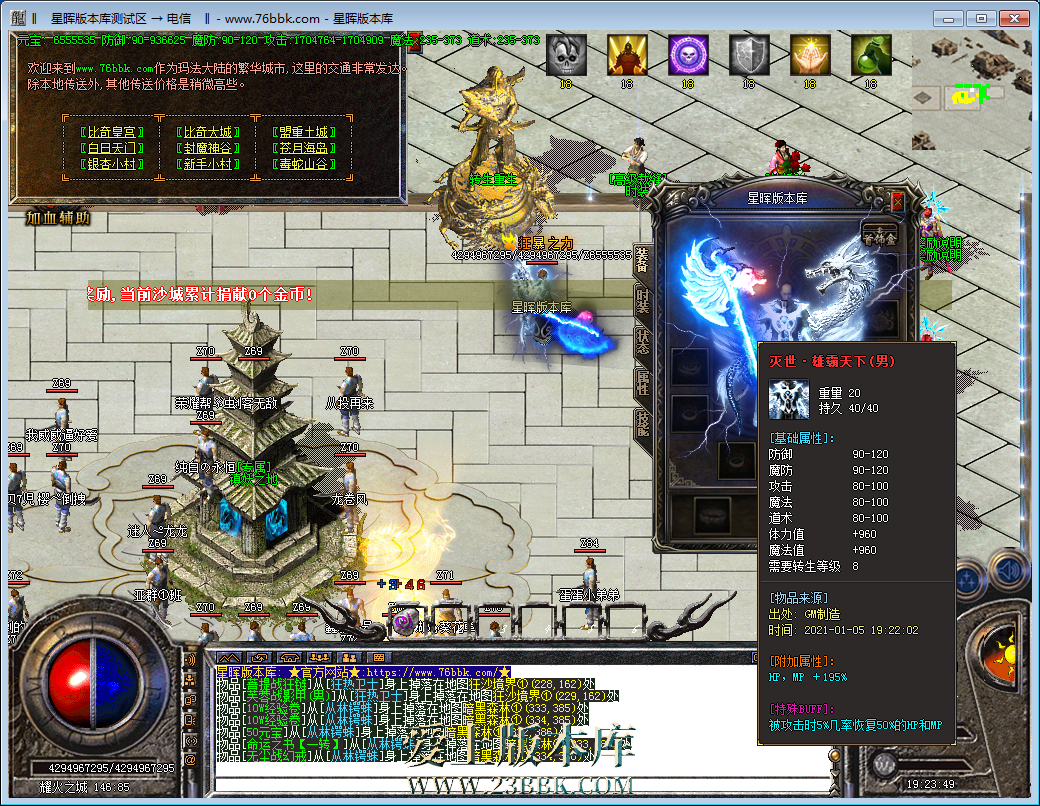Select the 新手小村 destination link
The width and height of the screenshot is (1040, 806).
pyautogui.click(x=208, y=164)
